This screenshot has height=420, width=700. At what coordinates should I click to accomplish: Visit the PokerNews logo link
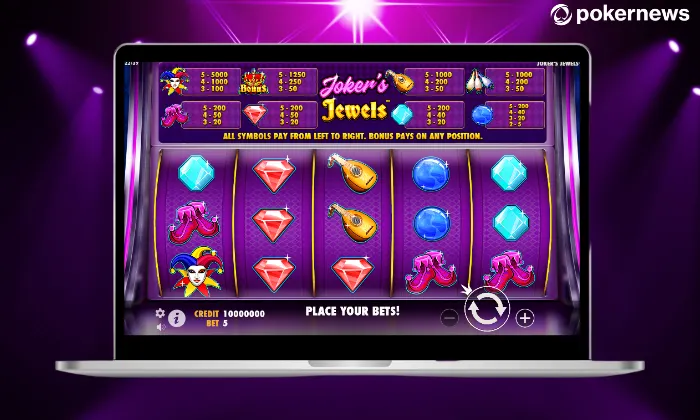[x=622, y=14]
